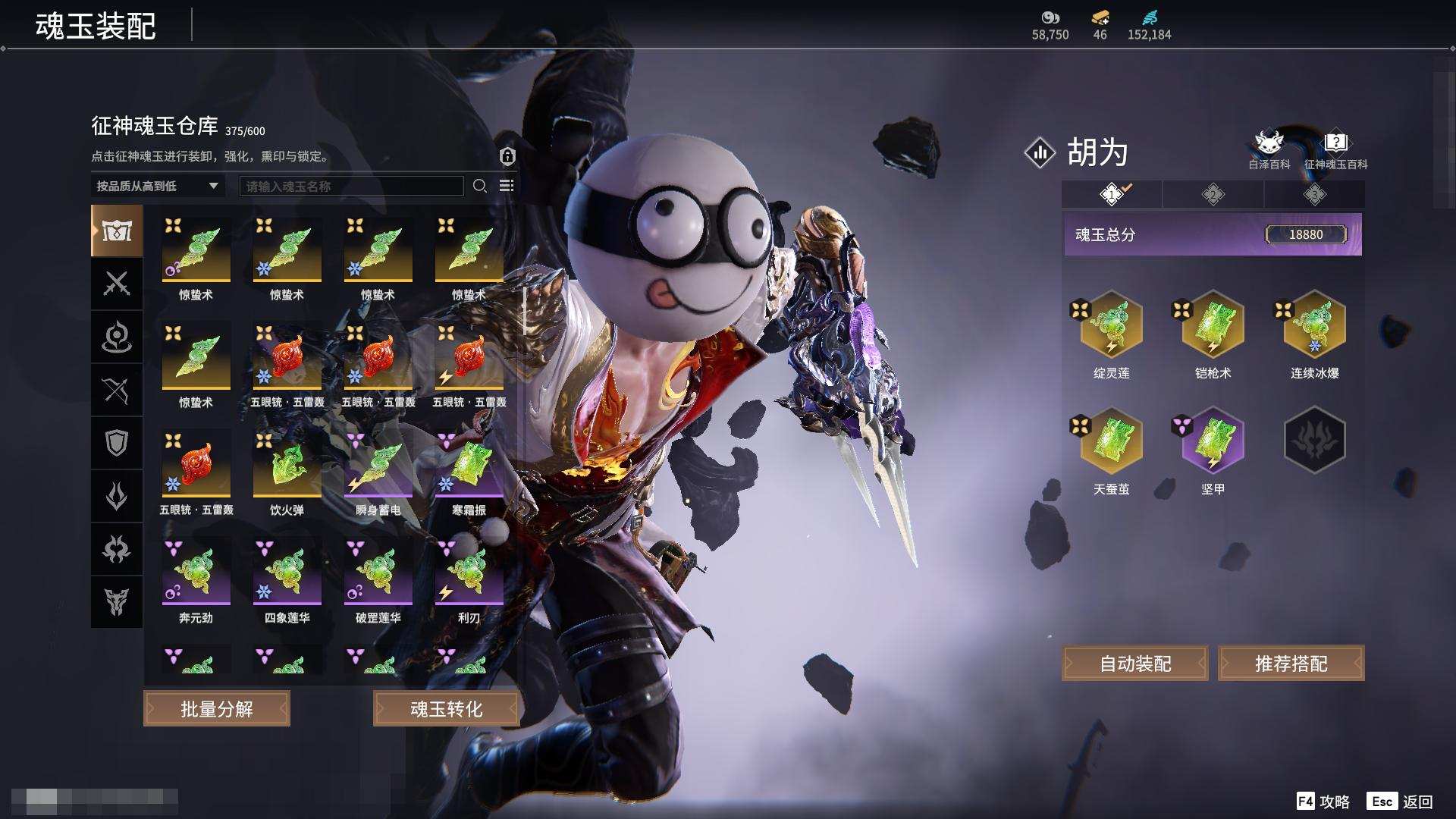1456x819 pixels.
Task: Open the list filter menu icon
Action: coord(507,186)
